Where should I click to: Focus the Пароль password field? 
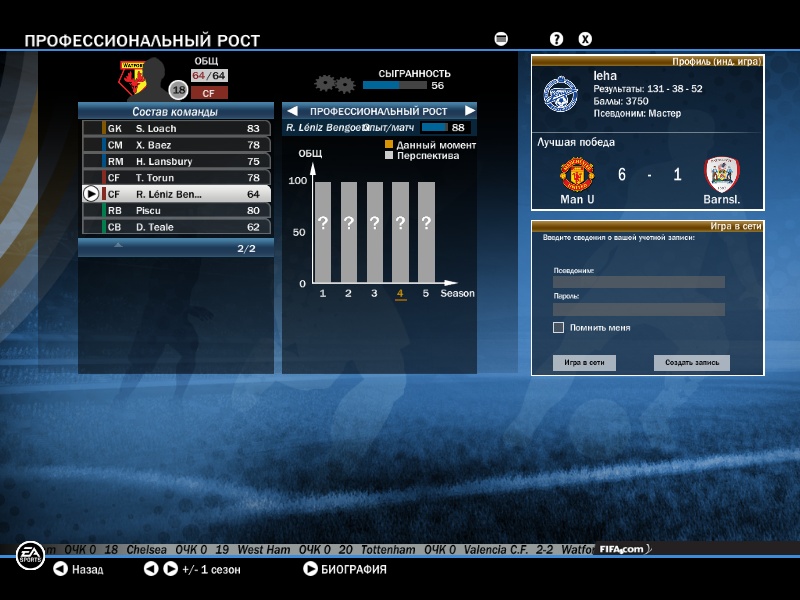click(x=638, y=309)
